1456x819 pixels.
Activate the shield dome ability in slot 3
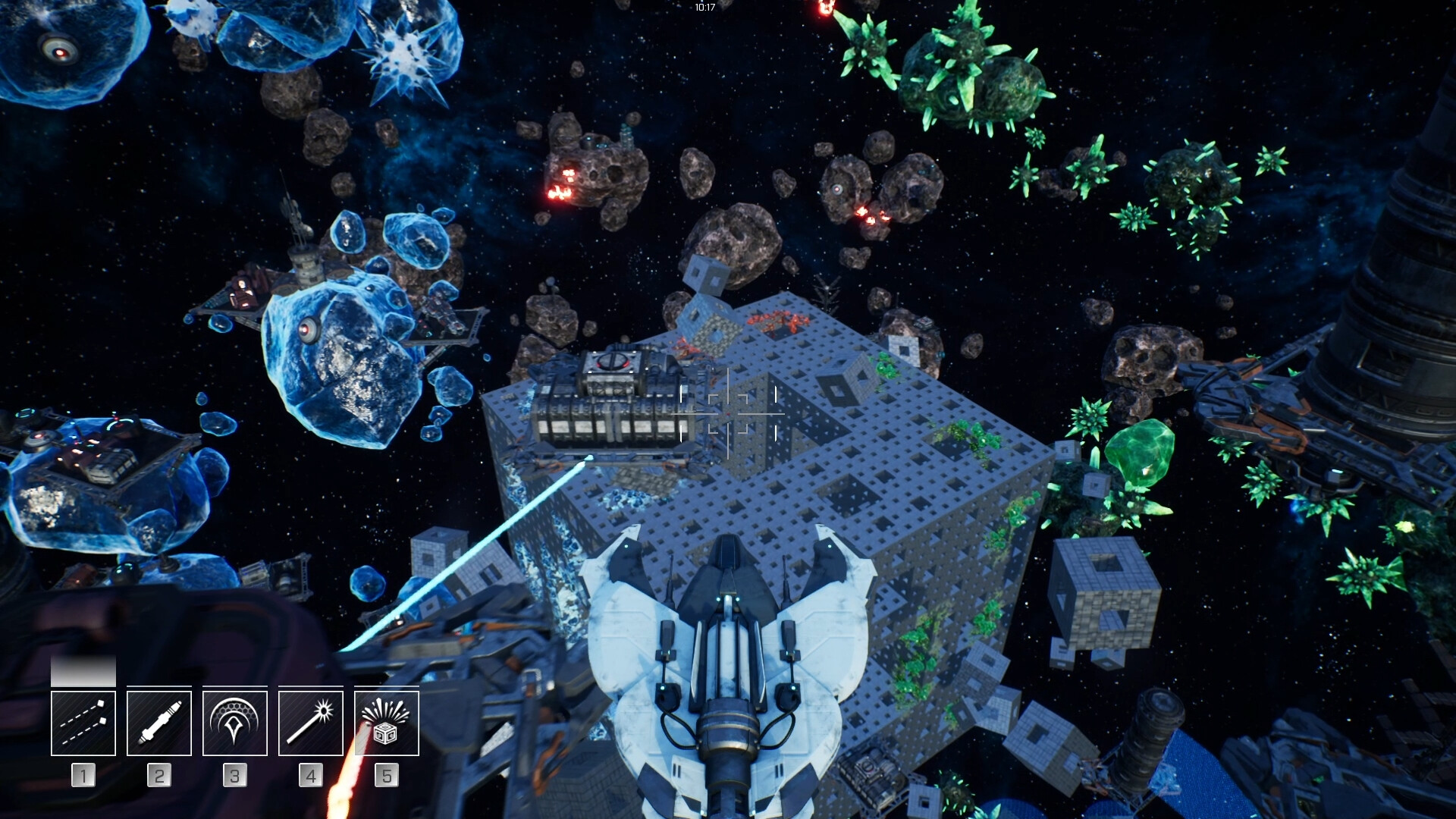pyautogui.click(x=235, y=723)
